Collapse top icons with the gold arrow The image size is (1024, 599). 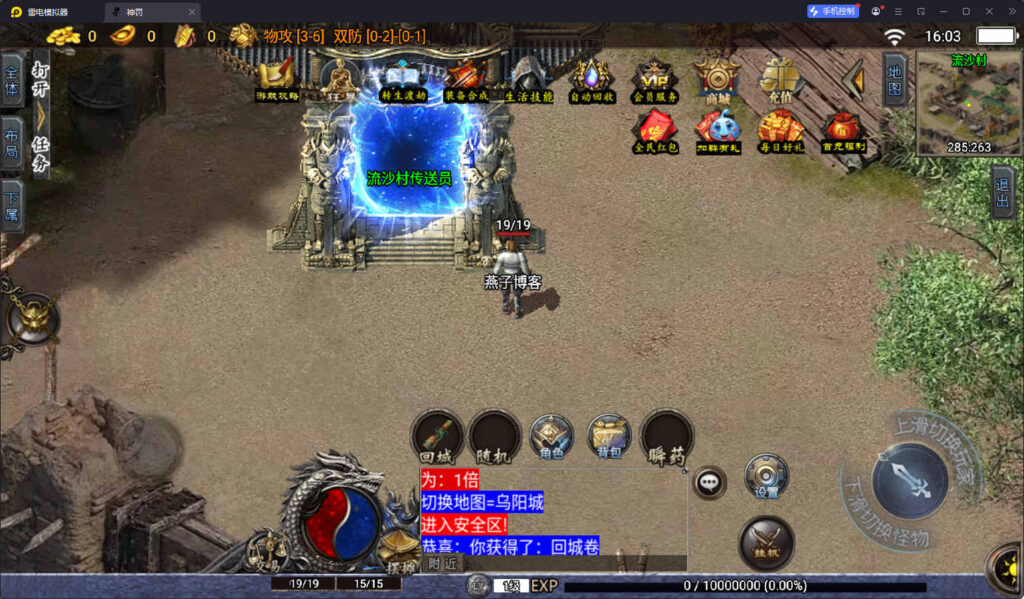[852, 79]
